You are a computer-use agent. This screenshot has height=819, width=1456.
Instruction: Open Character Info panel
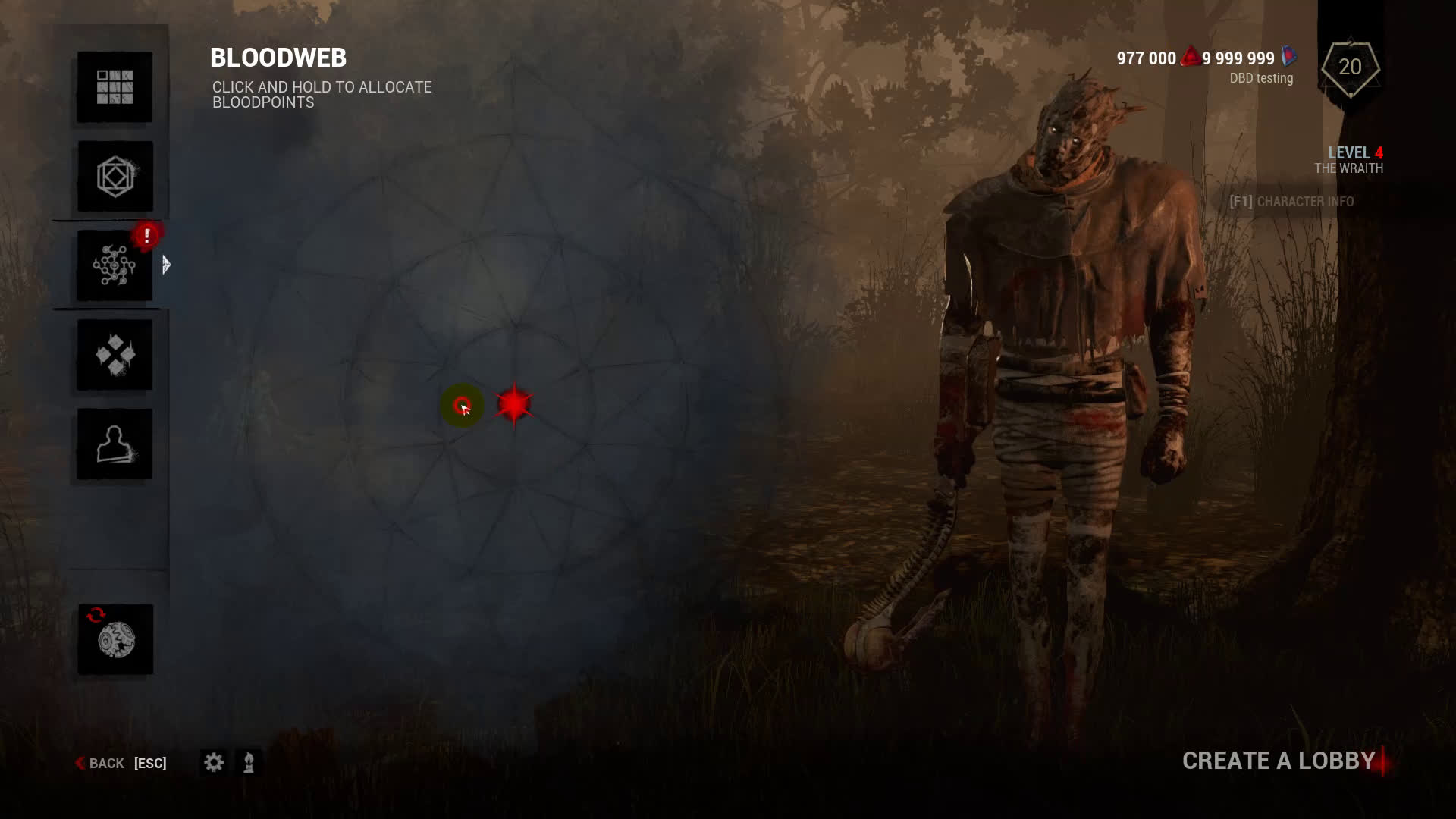[x=1291, y=202]
